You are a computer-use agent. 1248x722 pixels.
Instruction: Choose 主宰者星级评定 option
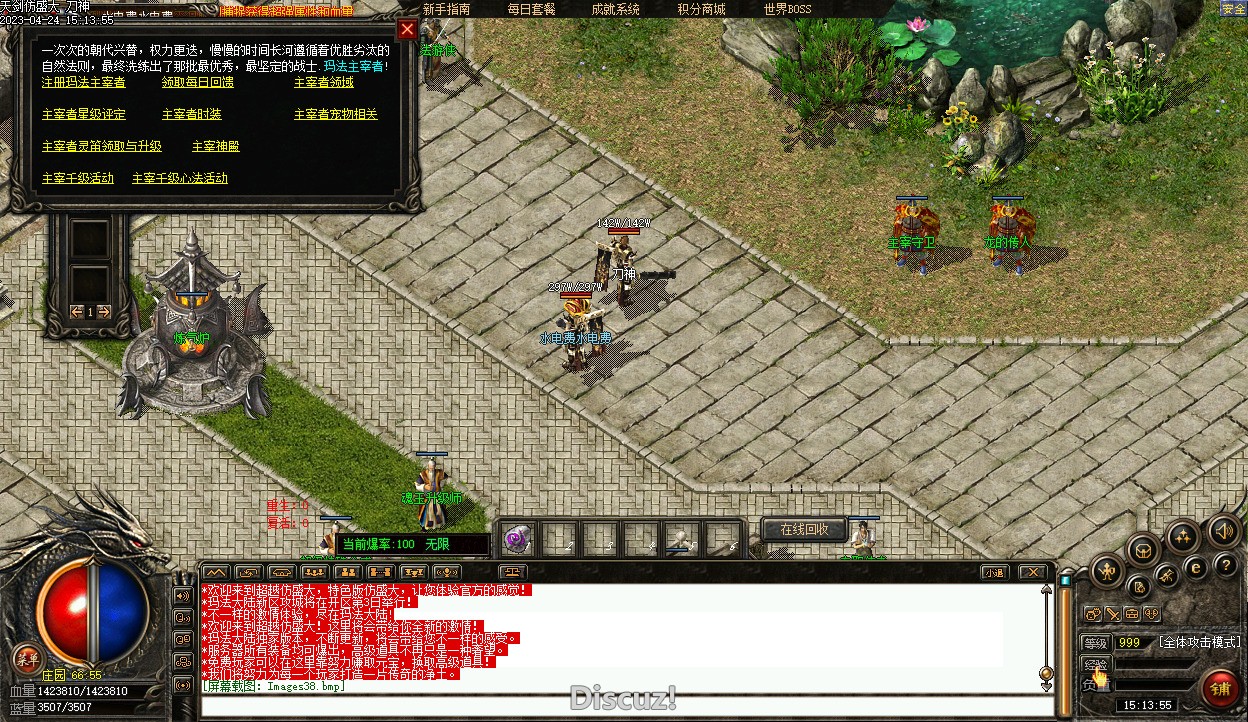click(84, 114)
